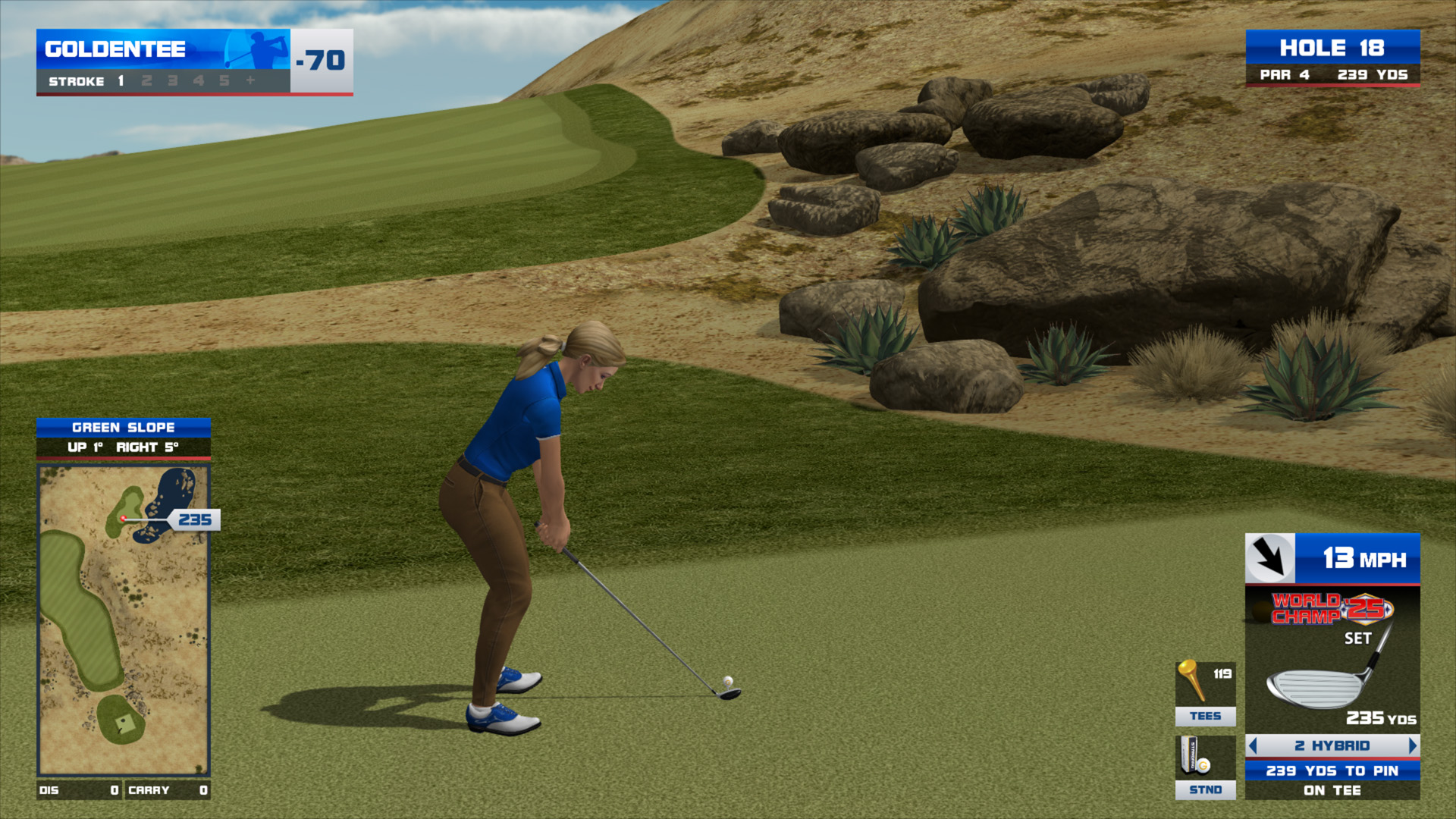Select the next club with right arrow

tap(1412, 745)
